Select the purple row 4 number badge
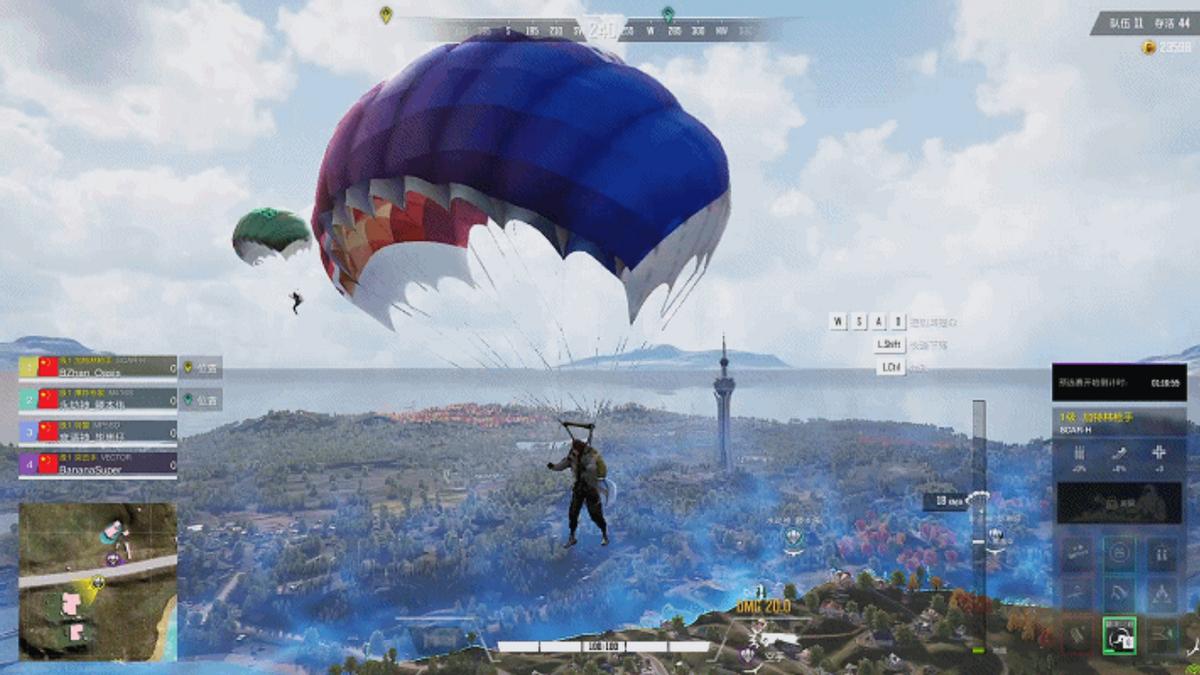1200x675 pixels. coord(28,464)
